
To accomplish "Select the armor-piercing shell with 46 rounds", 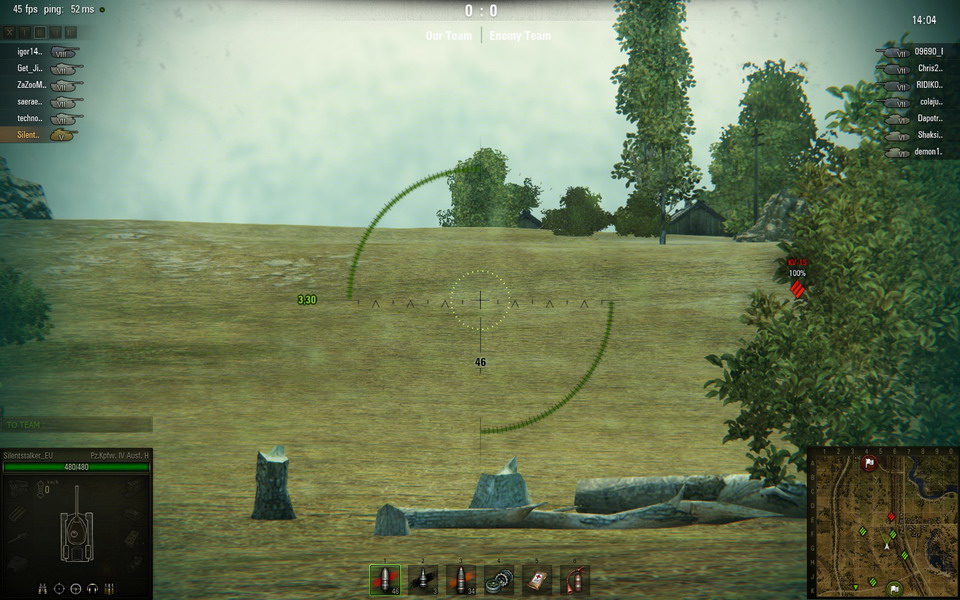I will click(384, 579).
